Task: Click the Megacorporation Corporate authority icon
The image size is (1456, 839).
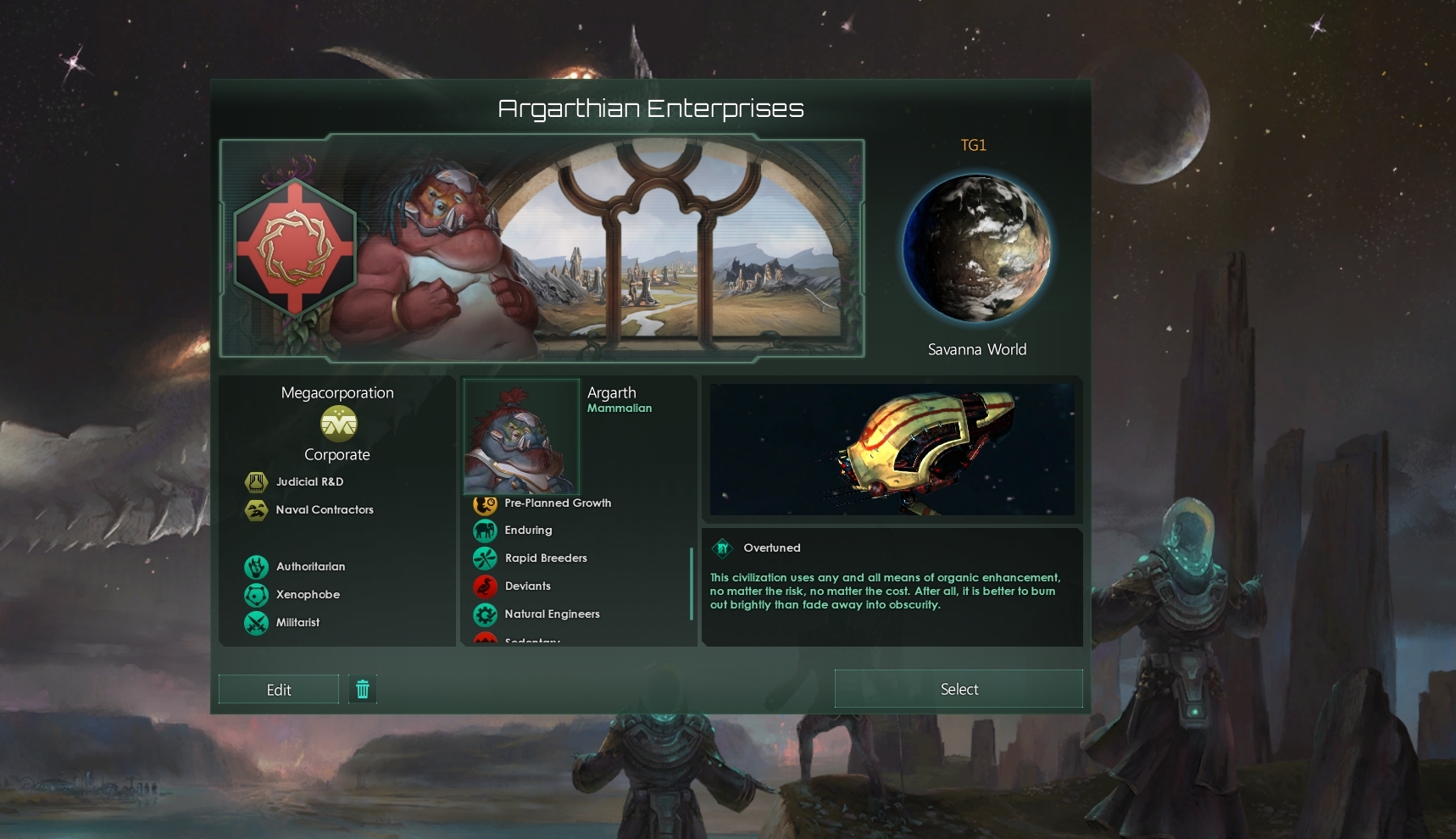Action: pos(338,424)
